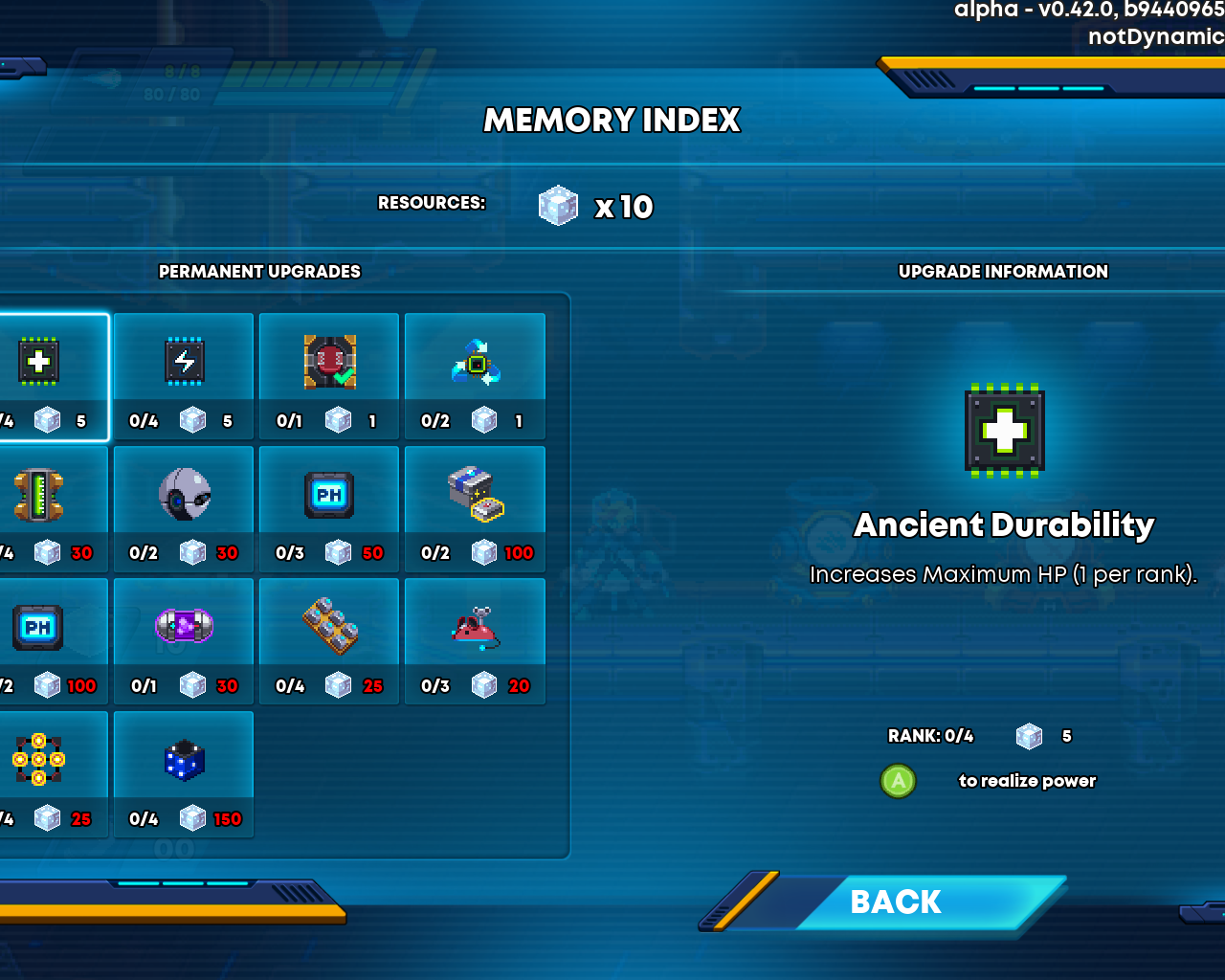Choose the blue cube upgrade costing 150
Image resolution: width=1225 pixels, height=980 pixels.
[x=184, y=774]
